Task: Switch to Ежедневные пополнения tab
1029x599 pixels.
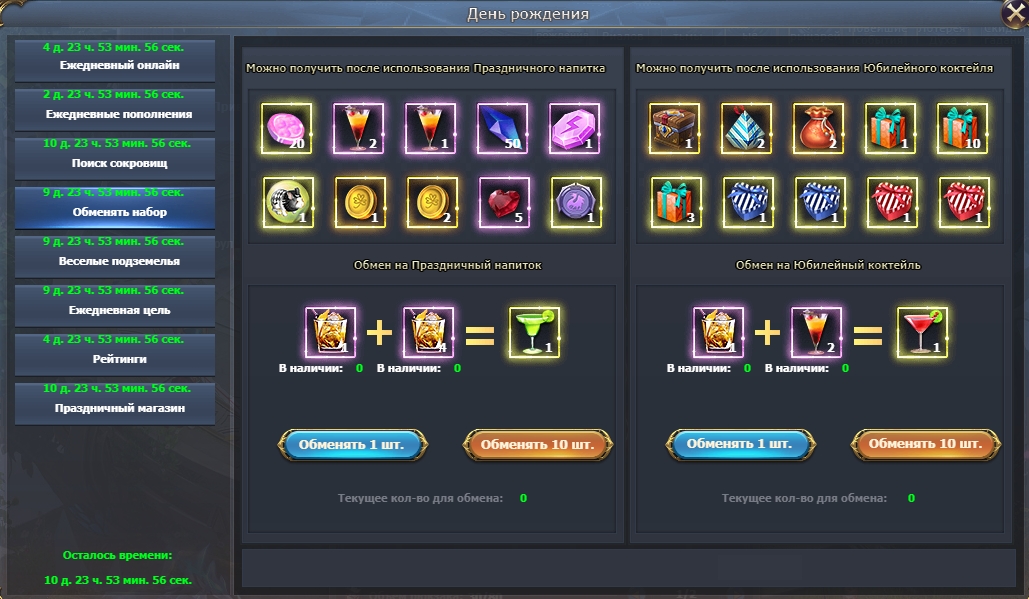Action: pos(113,108)
